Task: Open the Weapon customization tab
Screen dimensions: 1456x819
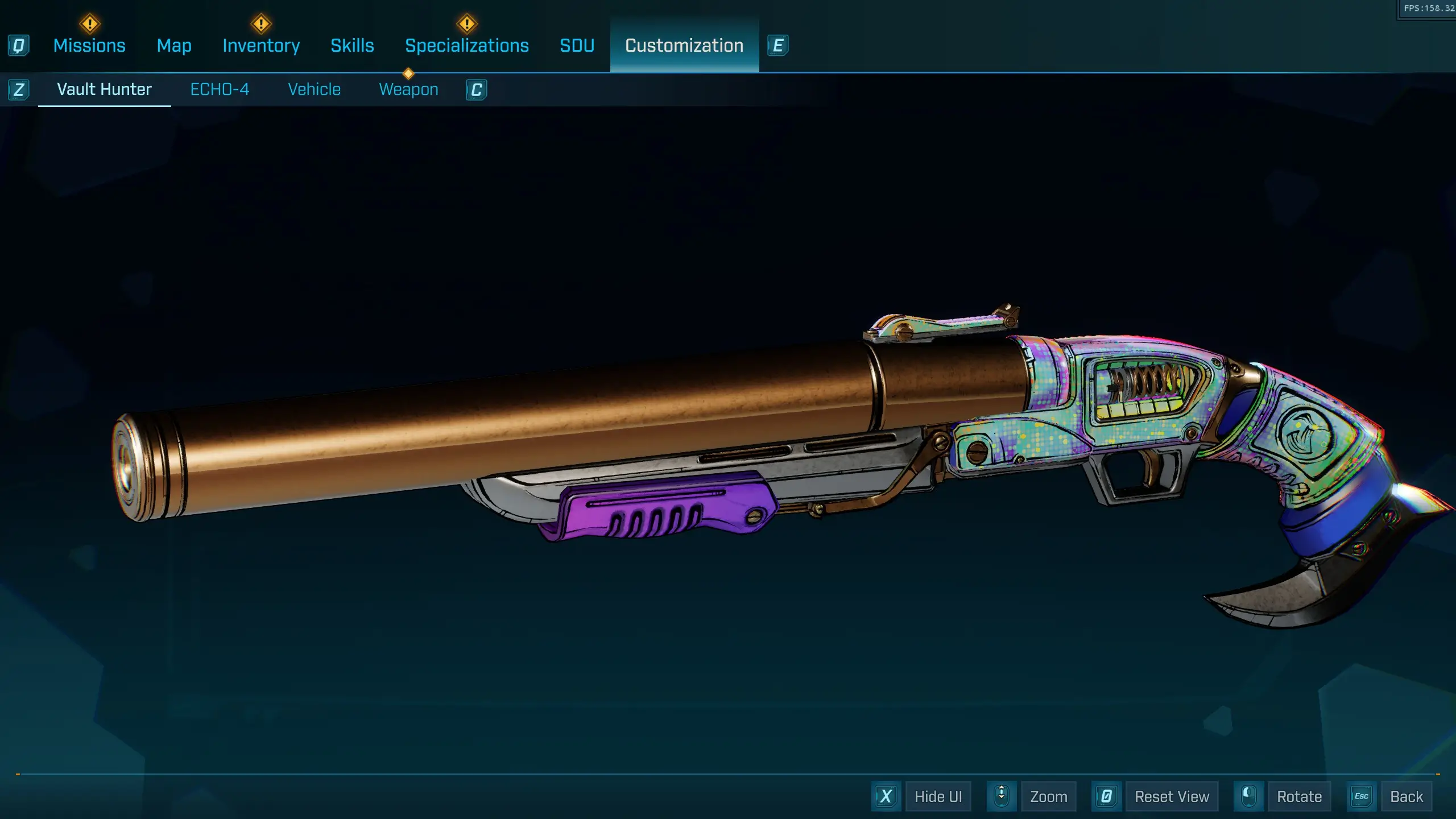Action: tap(409, 89)
